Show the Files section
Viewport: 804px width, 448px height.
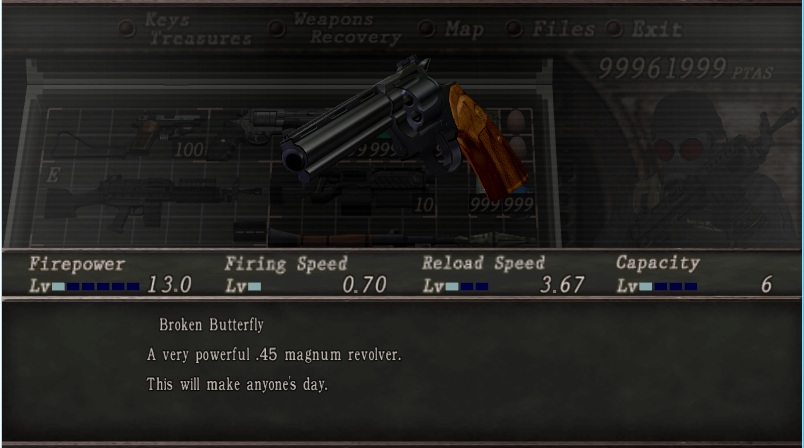[x=563, y=29]
